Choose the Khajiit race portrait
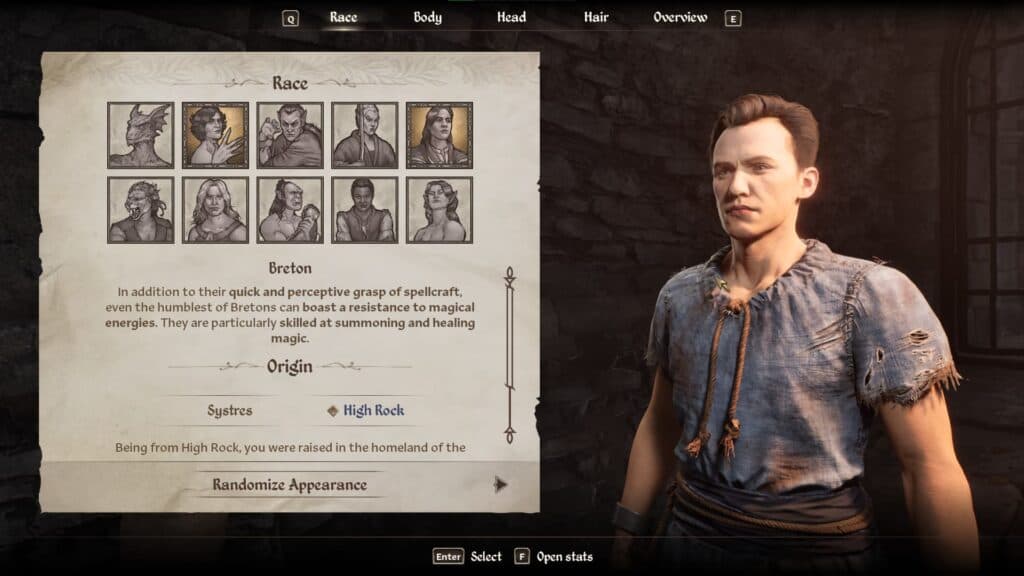1024x576 pixels. [140, 210]
